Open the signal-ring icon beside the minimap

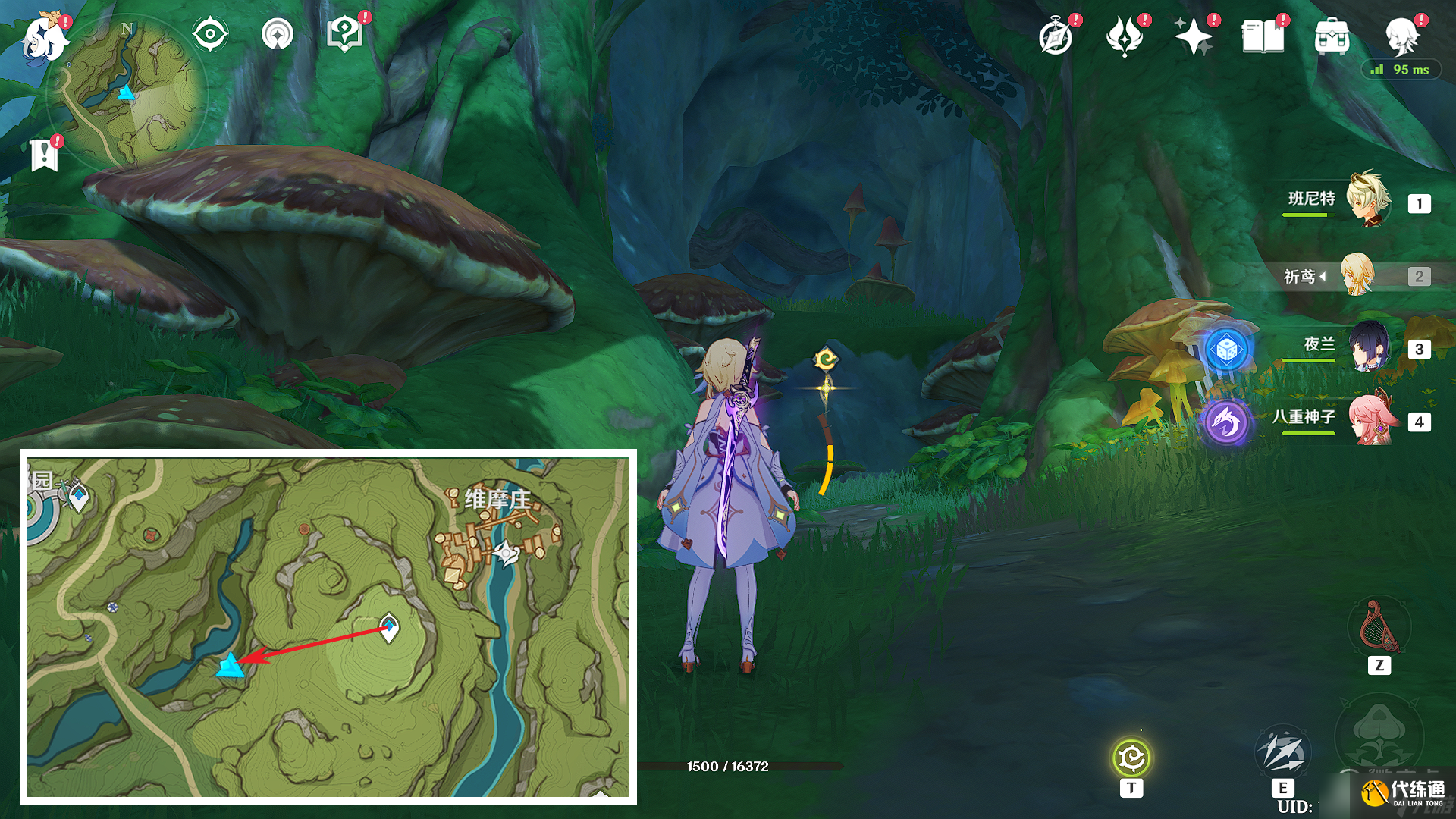pos(277,34)
